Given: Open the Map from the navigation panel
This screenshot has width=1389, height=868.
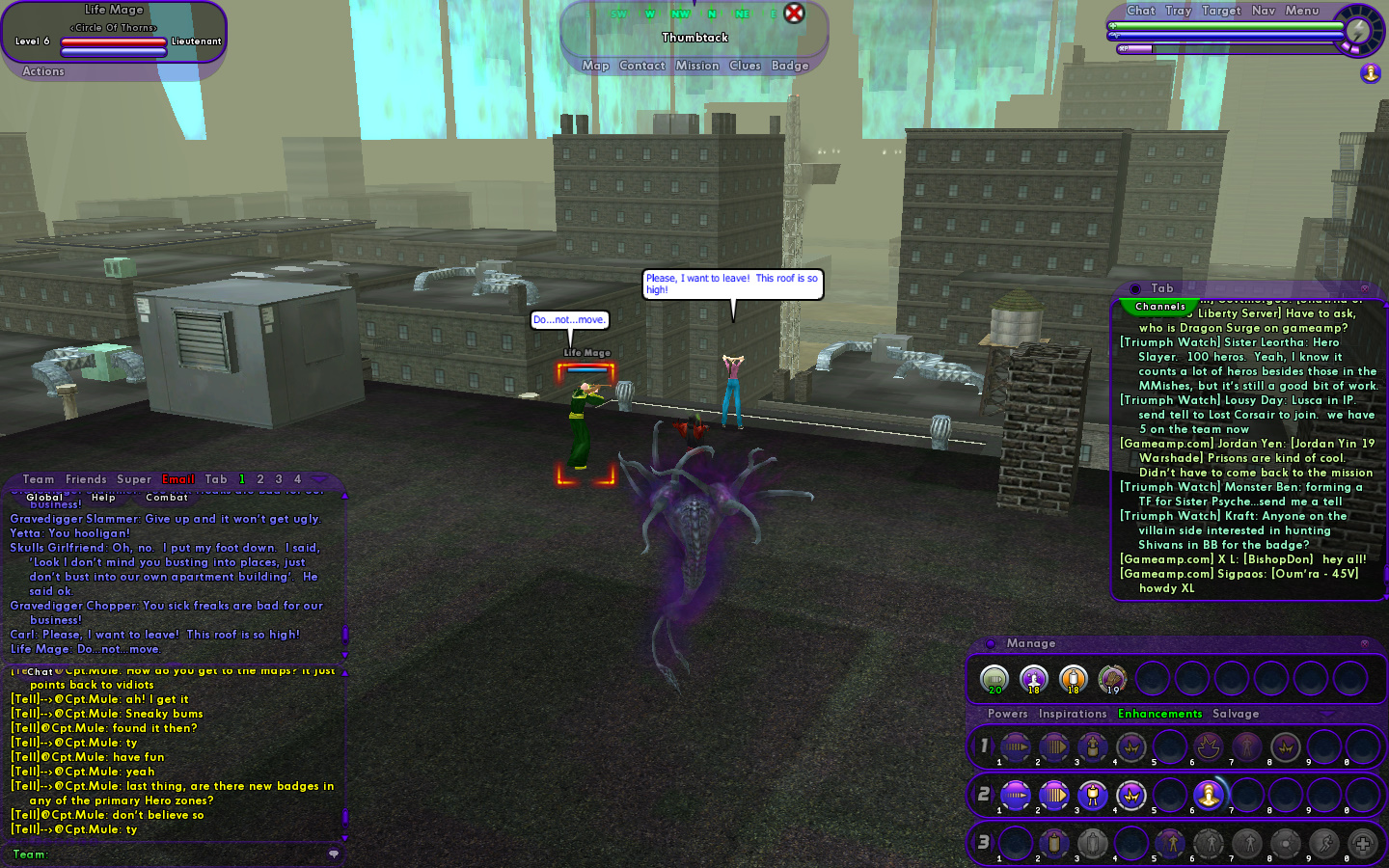Looking at the screenshot, I should point(595,66).
